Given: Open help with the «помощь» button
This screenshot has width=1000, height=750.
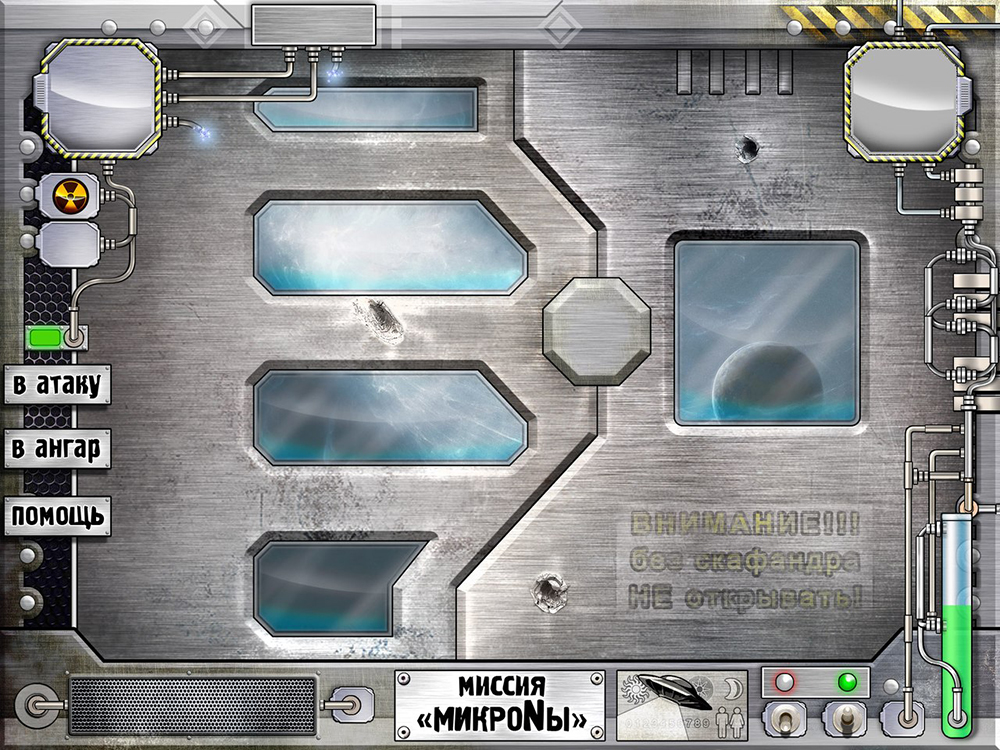Looking at the screenshot, I should click(56, 516).
